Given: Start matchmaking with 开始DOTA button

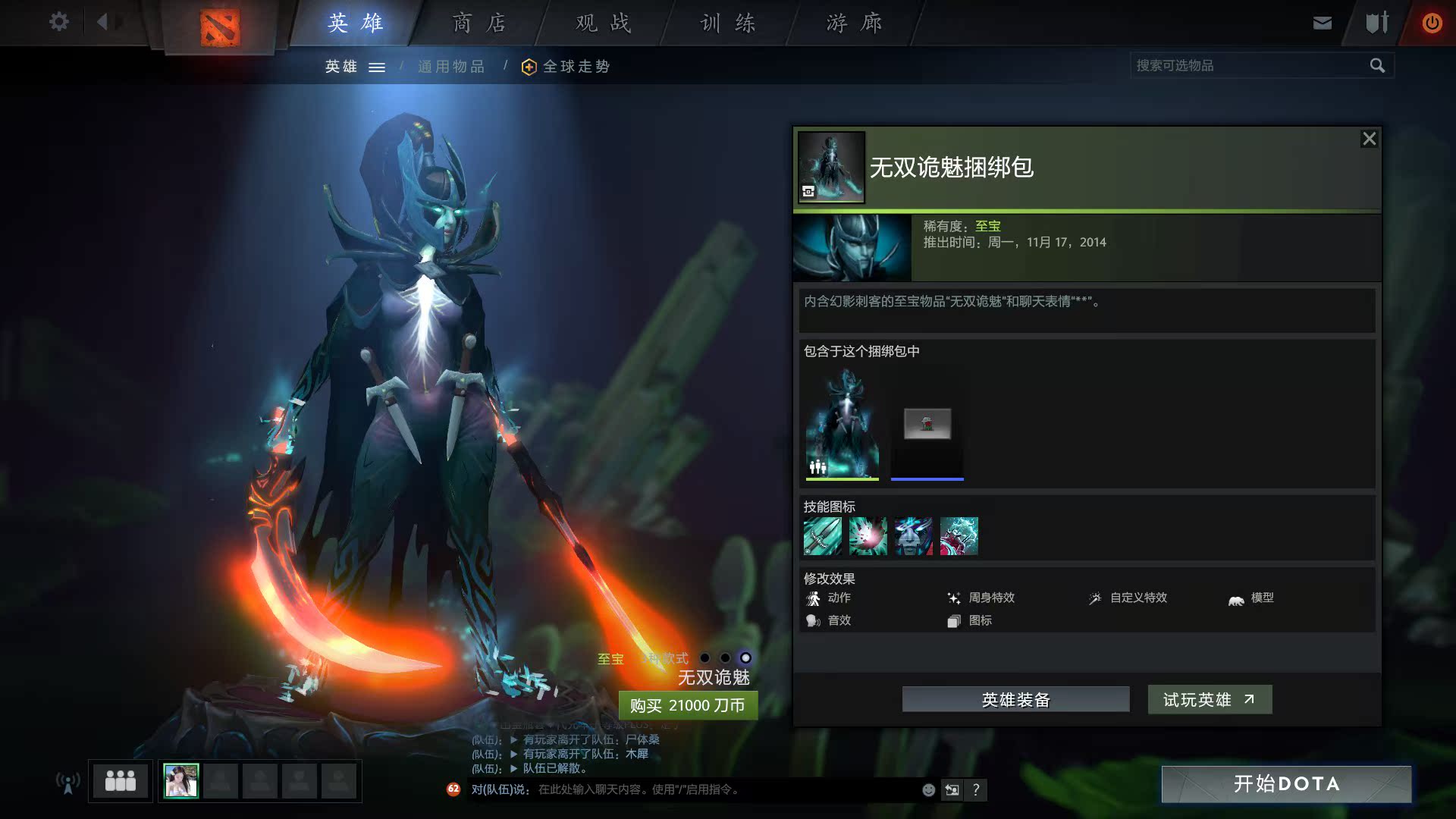Looking at the screenshot, I should (x=1286, y=783).
